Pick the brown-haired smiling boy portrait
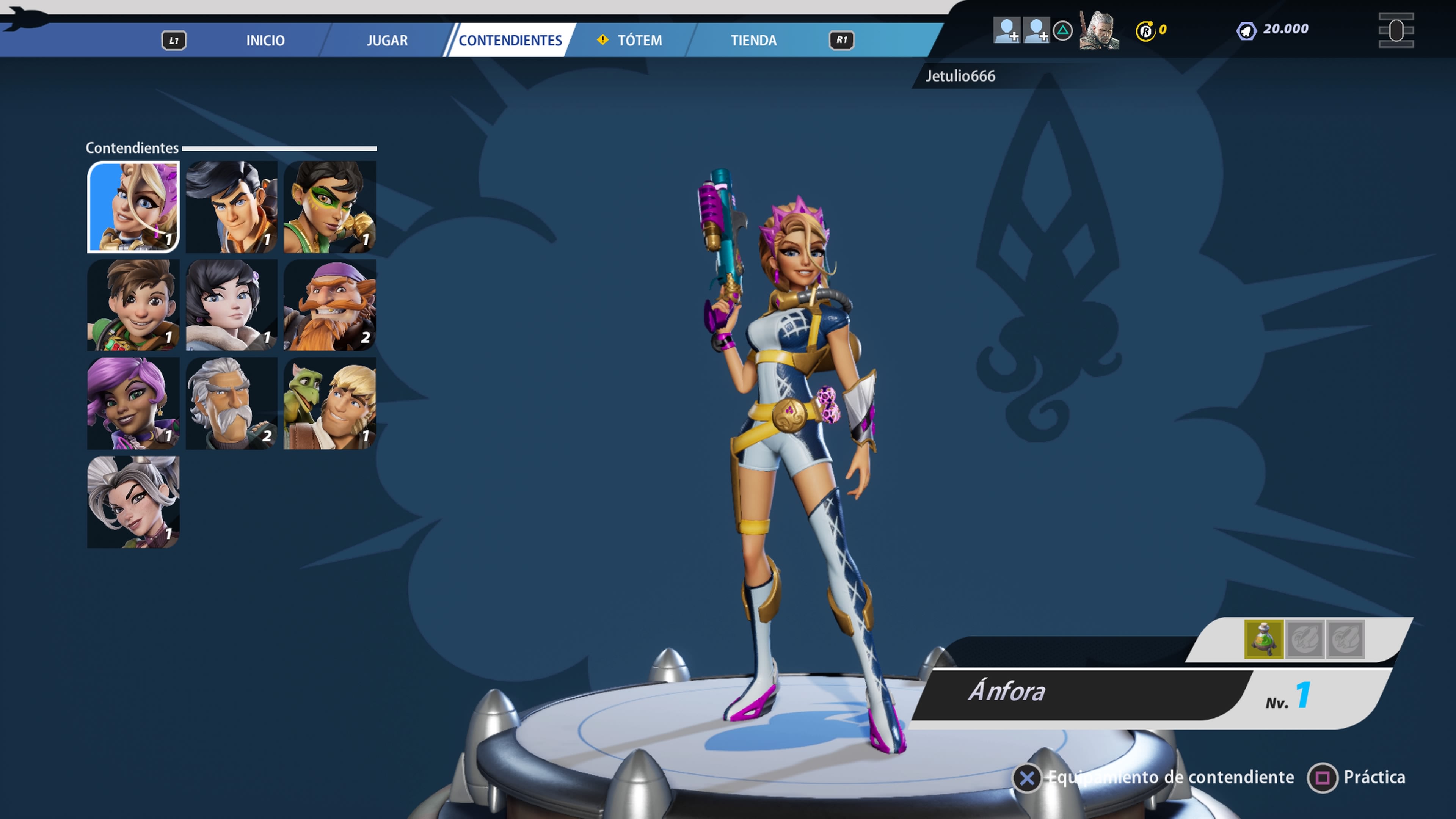The height and width of the screenshot is (819, 1456). pos(133,305)
